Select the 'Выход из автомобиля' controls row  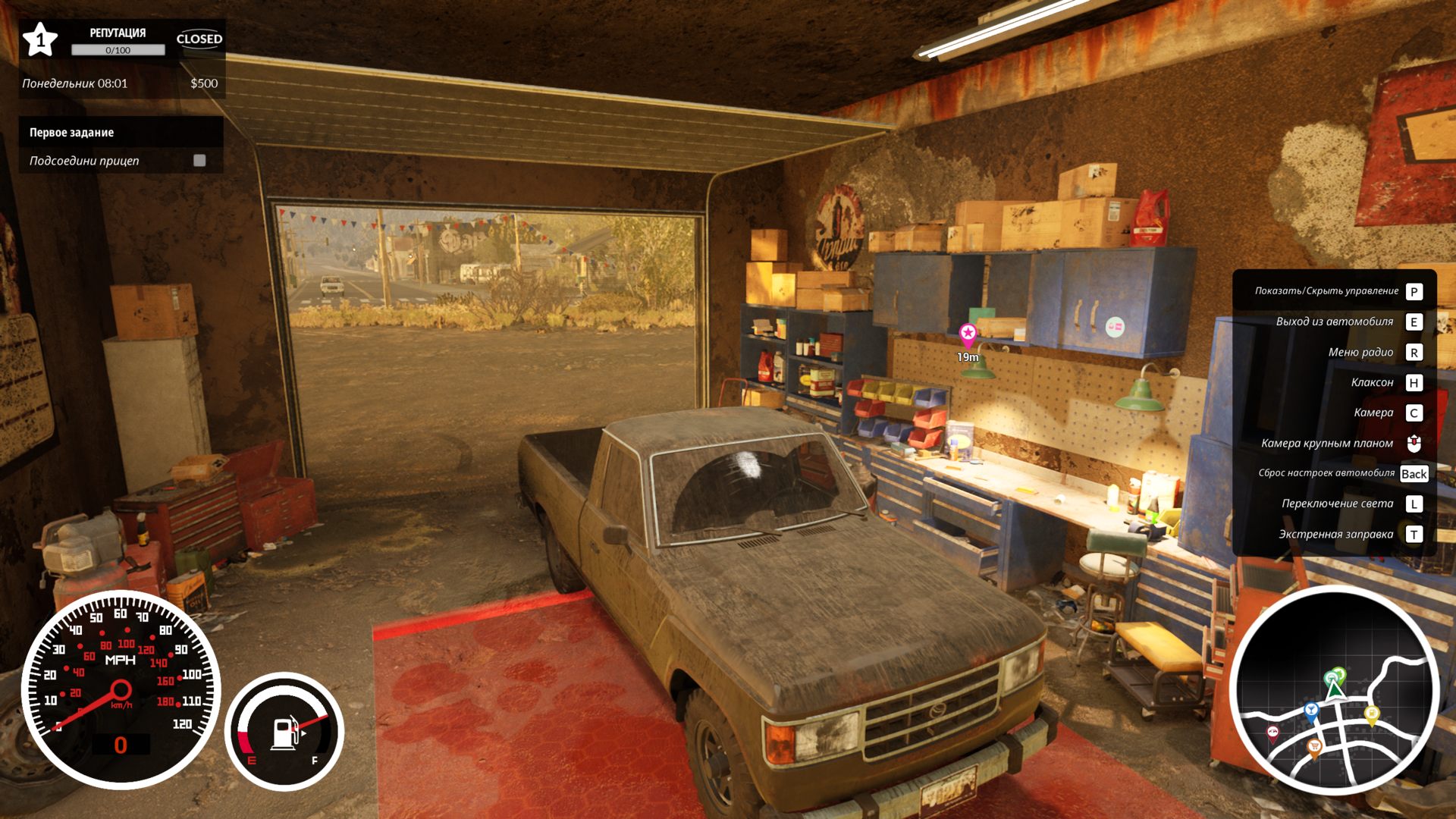pyautogui.click(x=1335, y=322)
